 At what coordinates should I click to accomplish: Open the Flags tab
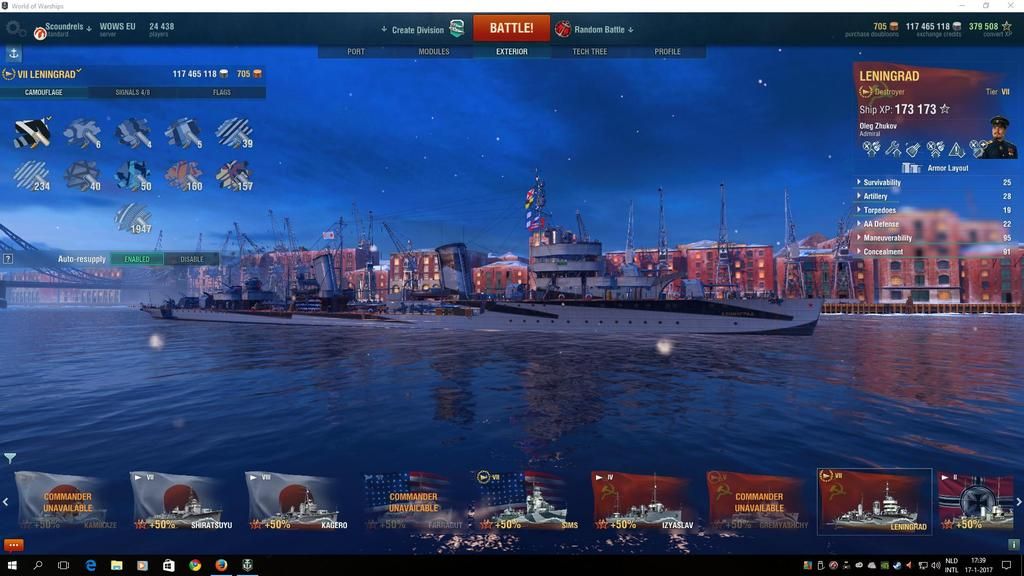(x=222, y=93)
